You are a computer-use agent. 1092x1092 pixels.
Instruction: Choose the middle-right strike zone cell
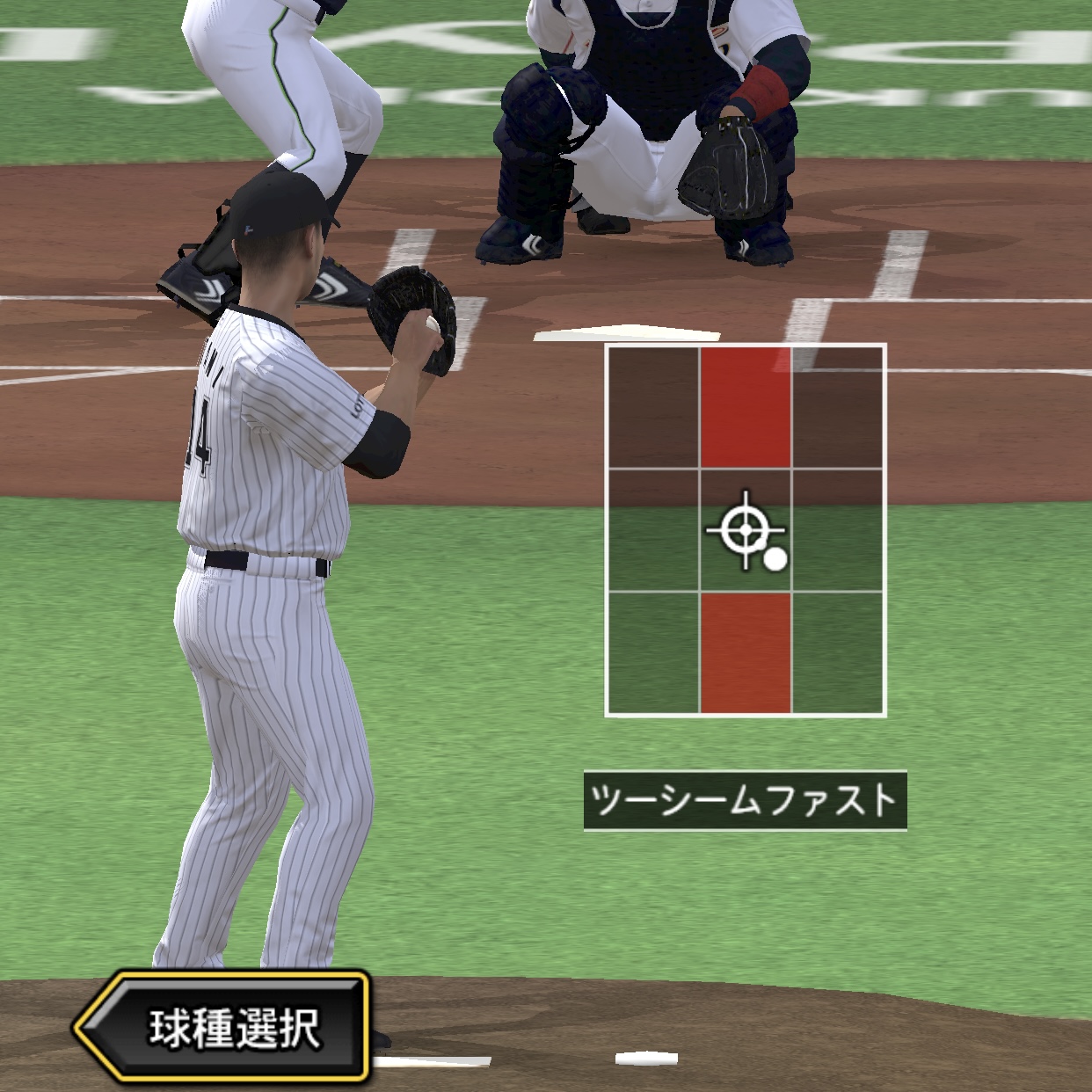[838, 530]
